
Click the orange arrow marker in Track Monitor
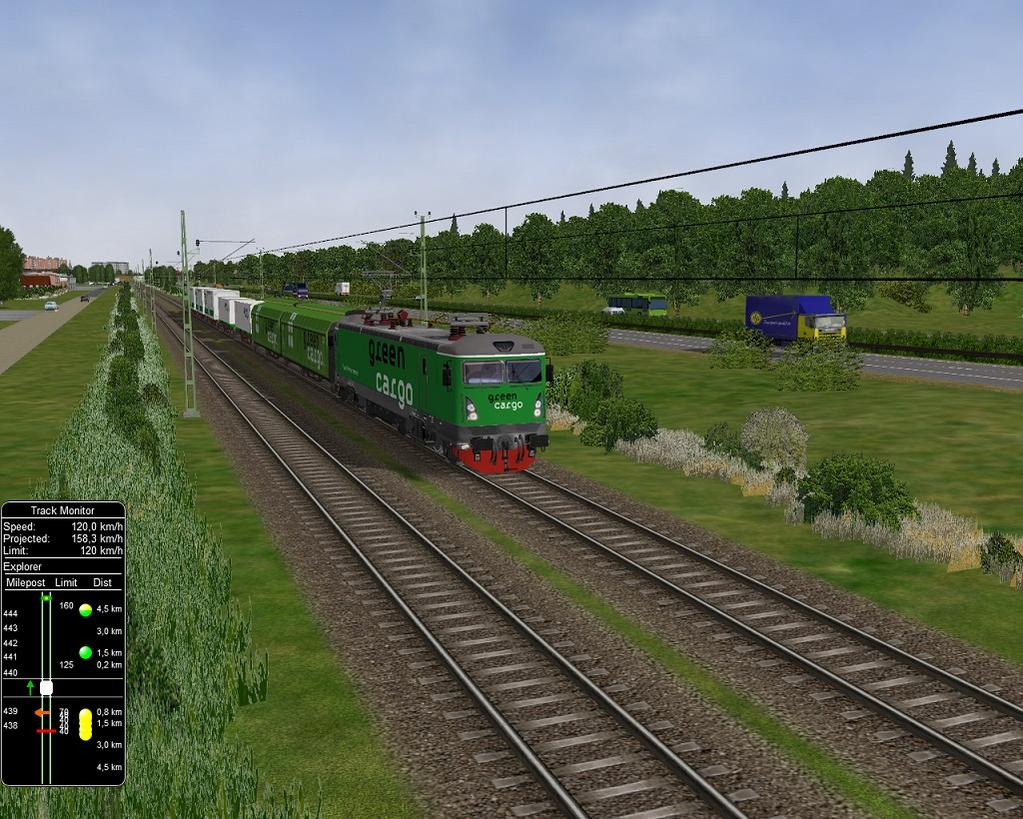point(42,712)
